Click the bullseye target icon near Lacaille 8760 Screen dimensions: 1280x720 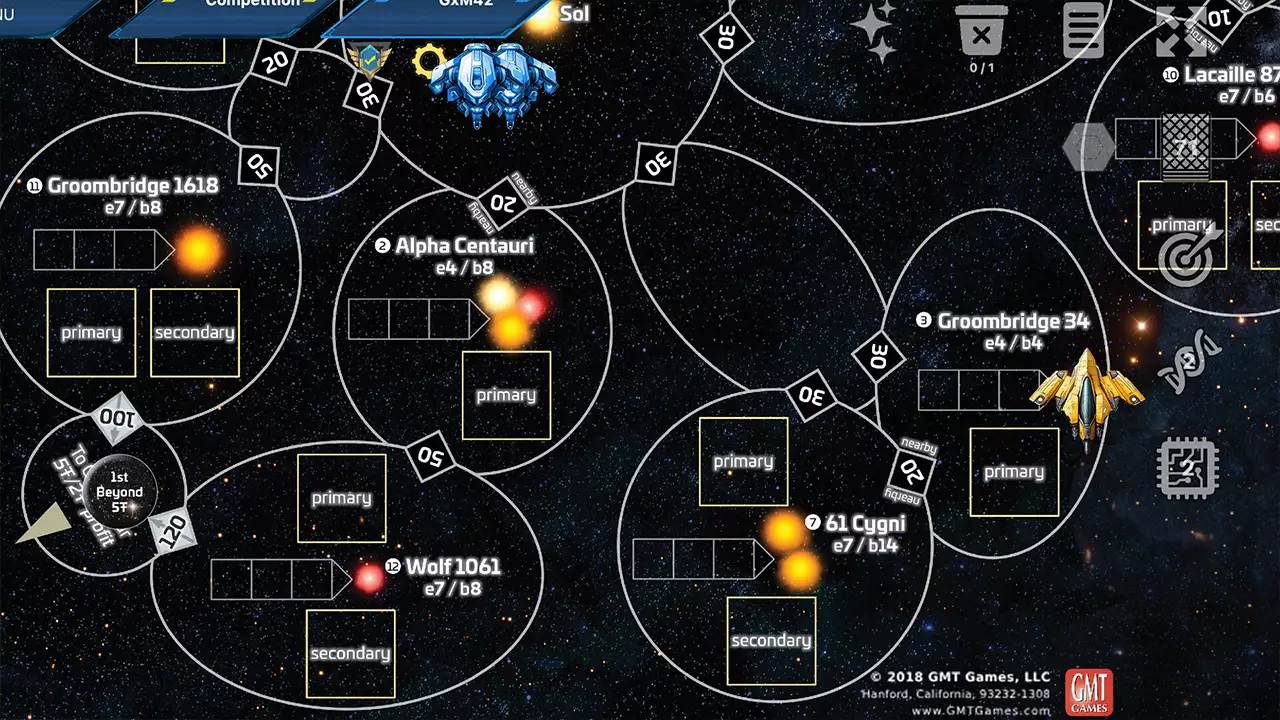click(x=1185, y=257)
